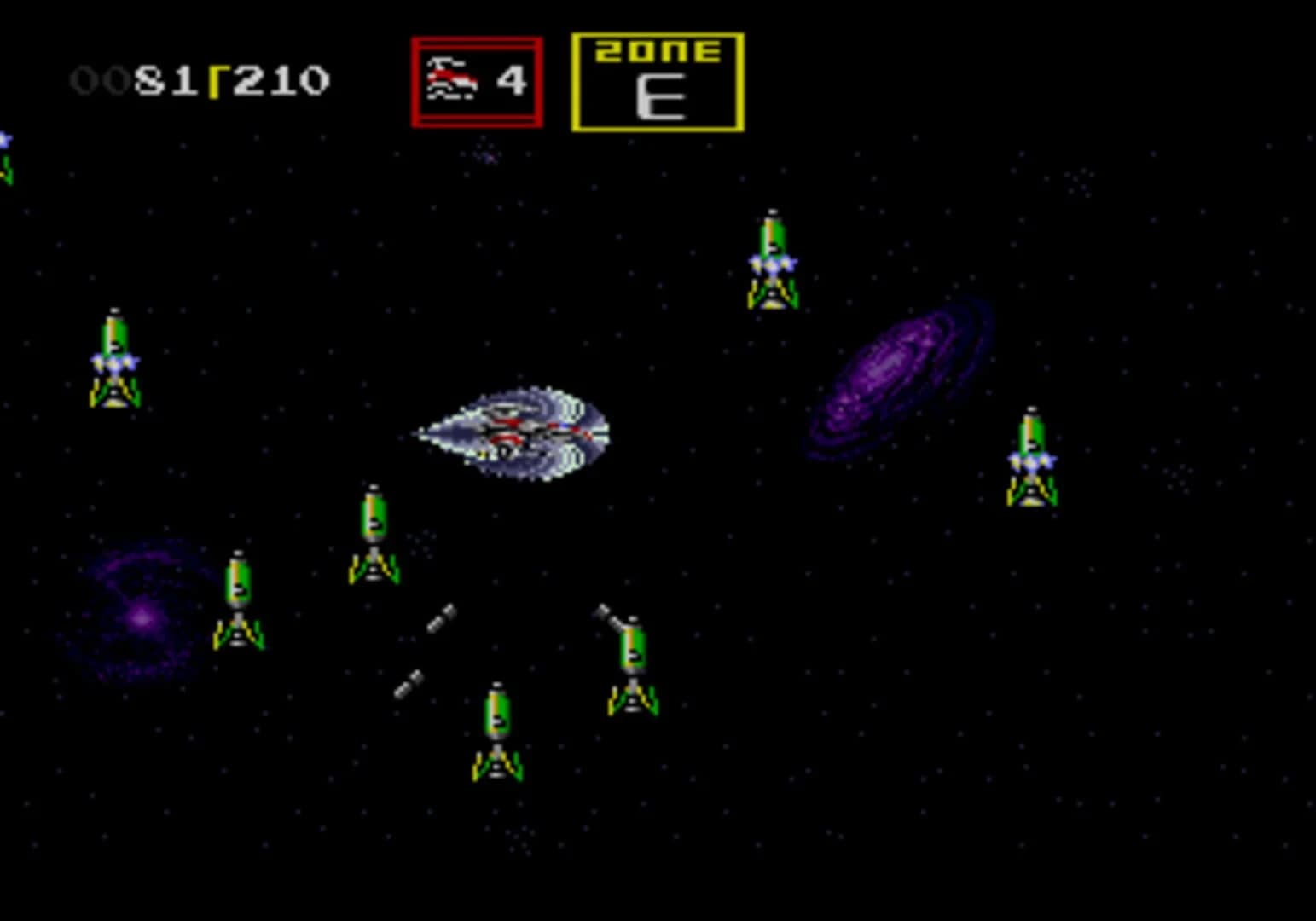The height and width of the screenshot is (921, 1316).
Task: Toggle the red lives counter panel
Action: (476, 81)
